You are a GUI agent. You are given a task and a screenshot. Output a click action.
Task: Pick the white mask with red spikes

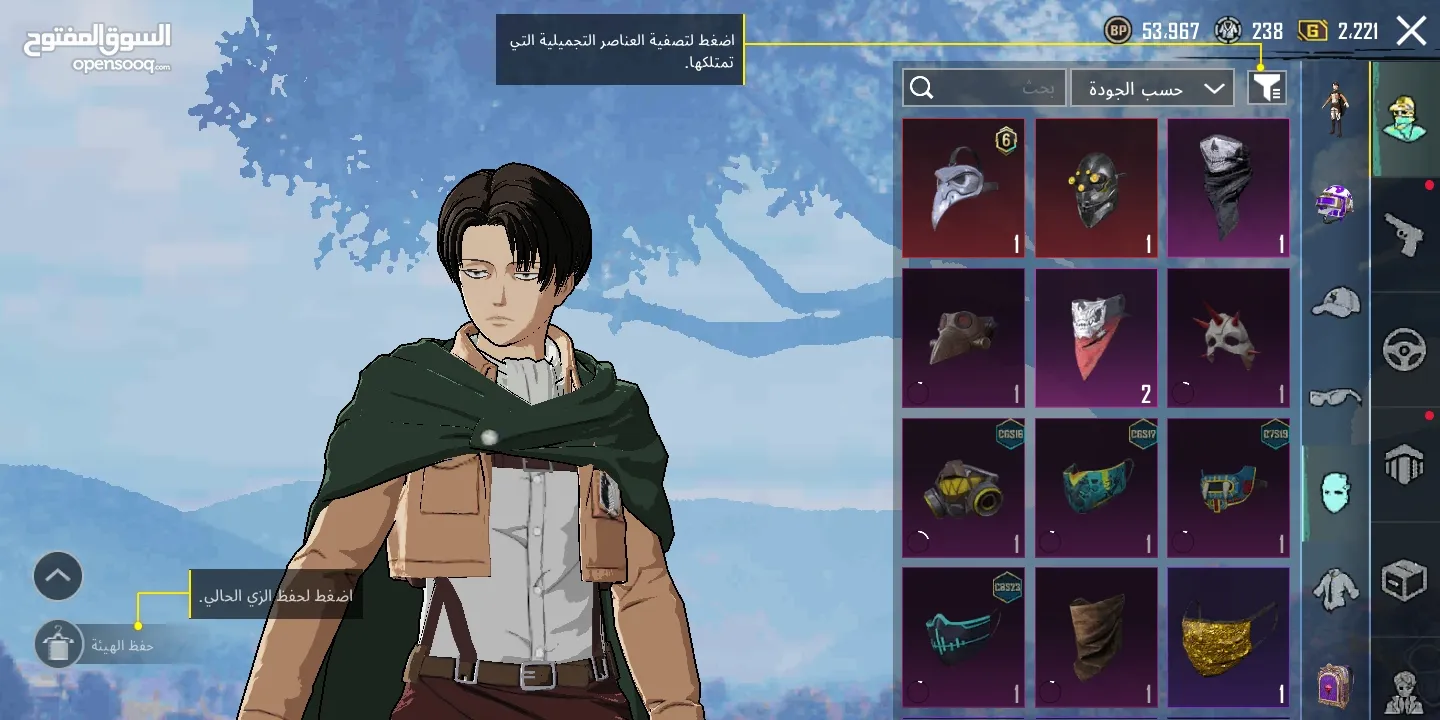pyautogui.click(x=1228, y=338)
